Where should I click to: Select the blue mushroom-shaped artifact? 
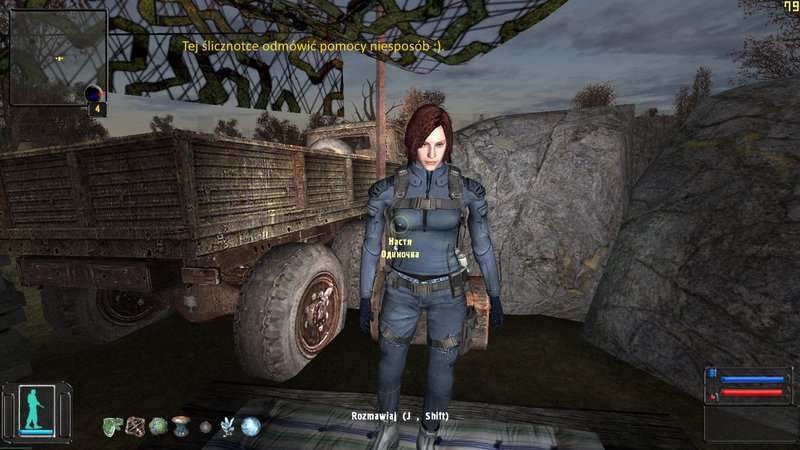click(182, 425)
